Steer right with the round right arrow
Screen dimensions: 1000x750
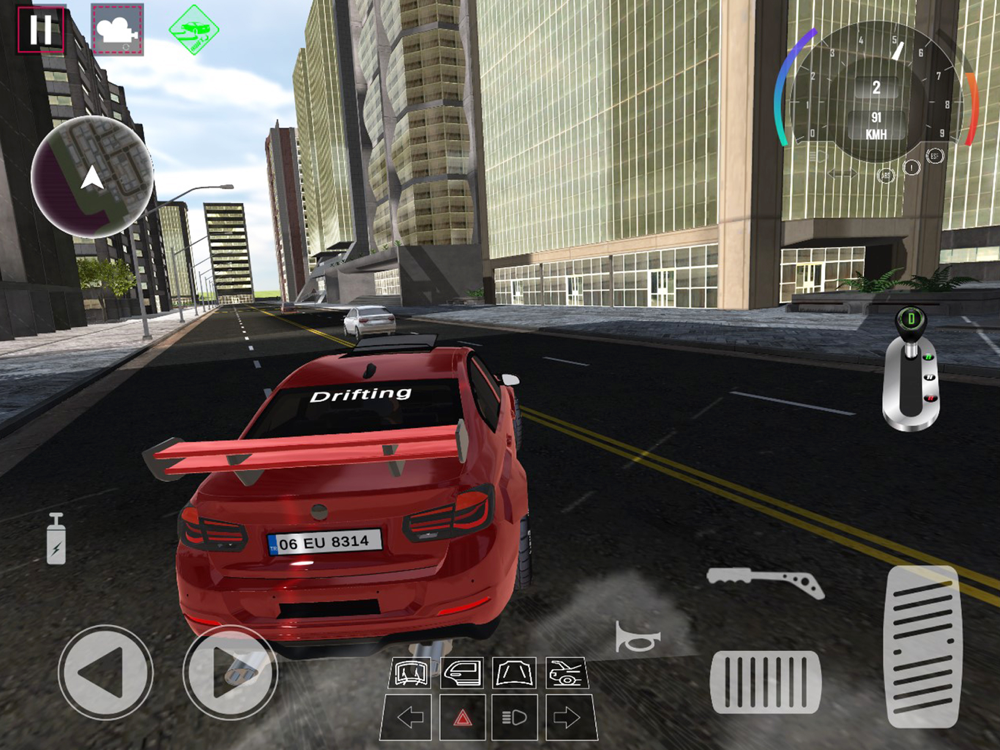point(229,671)
